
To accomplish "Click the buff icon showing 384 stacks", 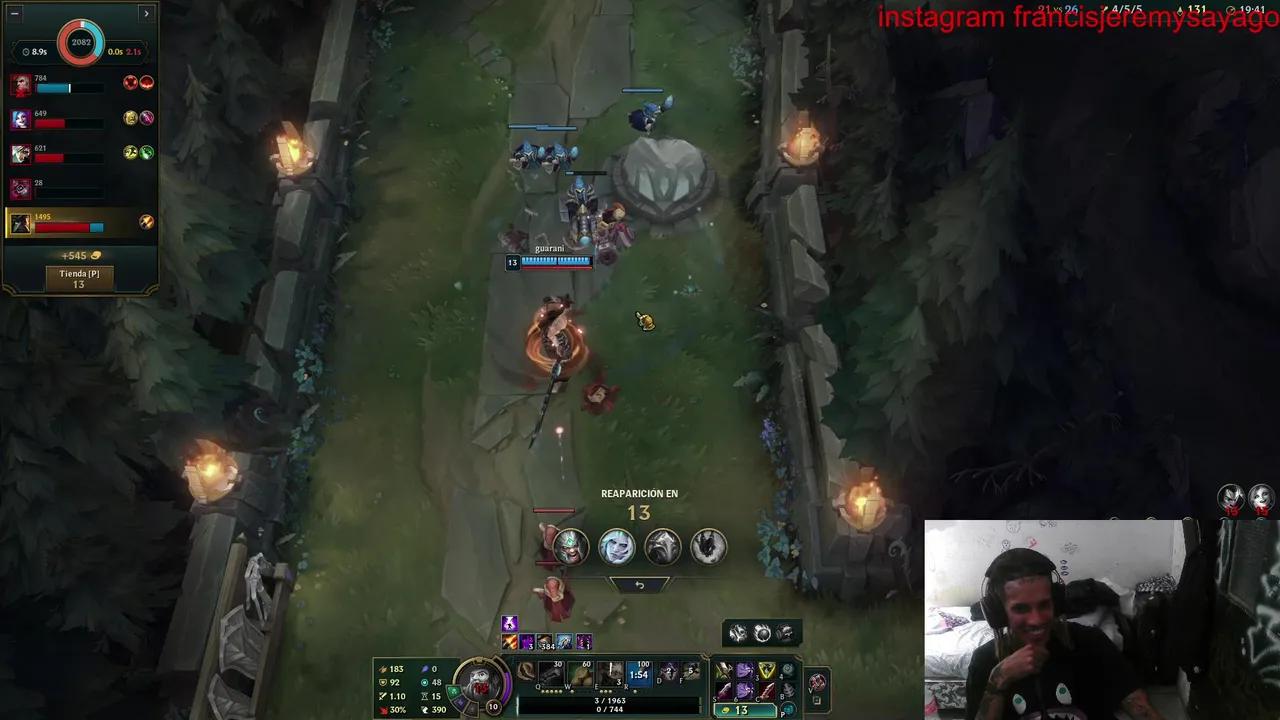I will click(x=543, y=644).
